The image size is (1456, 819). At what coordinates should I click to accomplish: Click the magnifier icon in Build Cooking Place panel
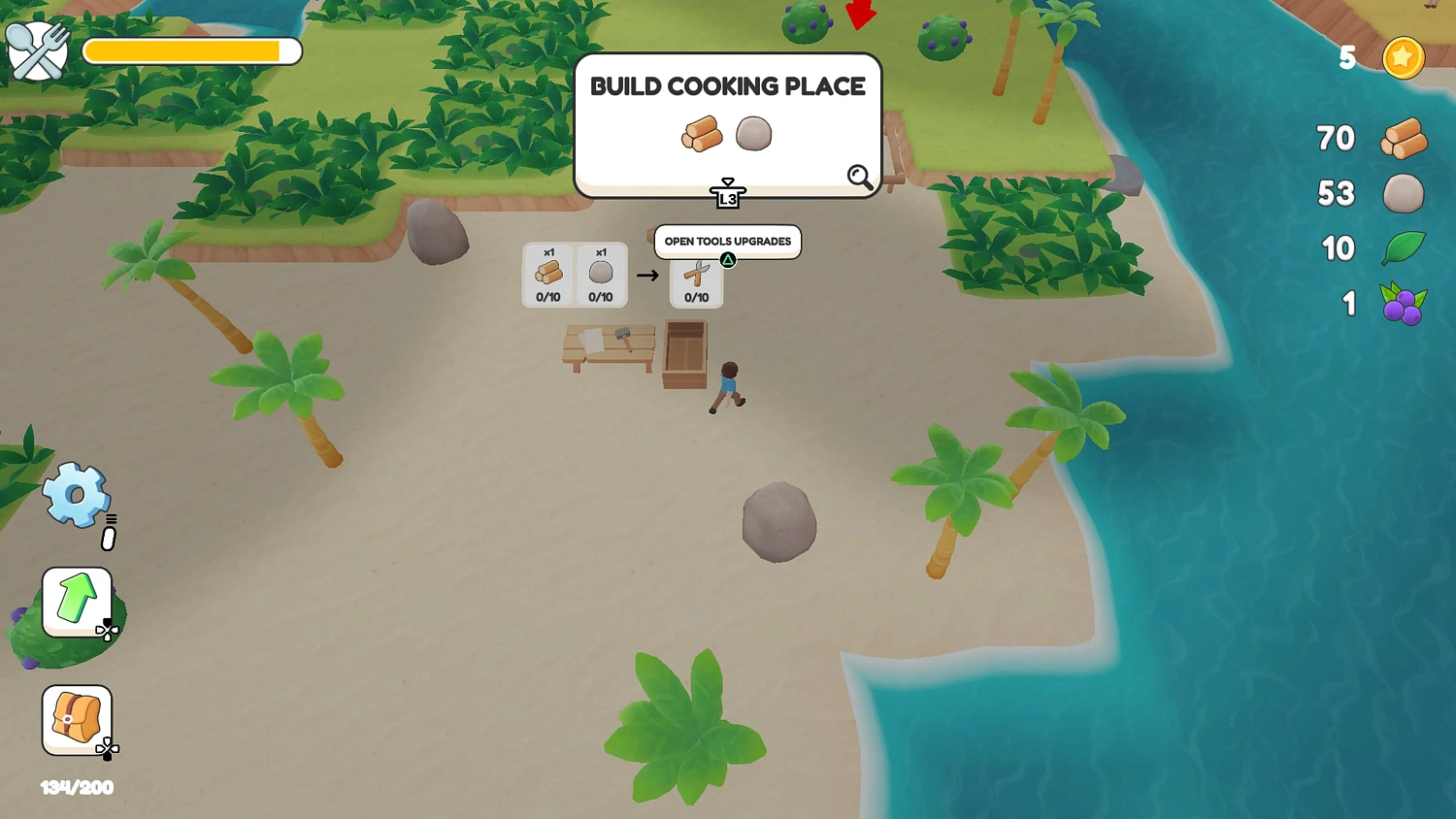click(858, 176)
